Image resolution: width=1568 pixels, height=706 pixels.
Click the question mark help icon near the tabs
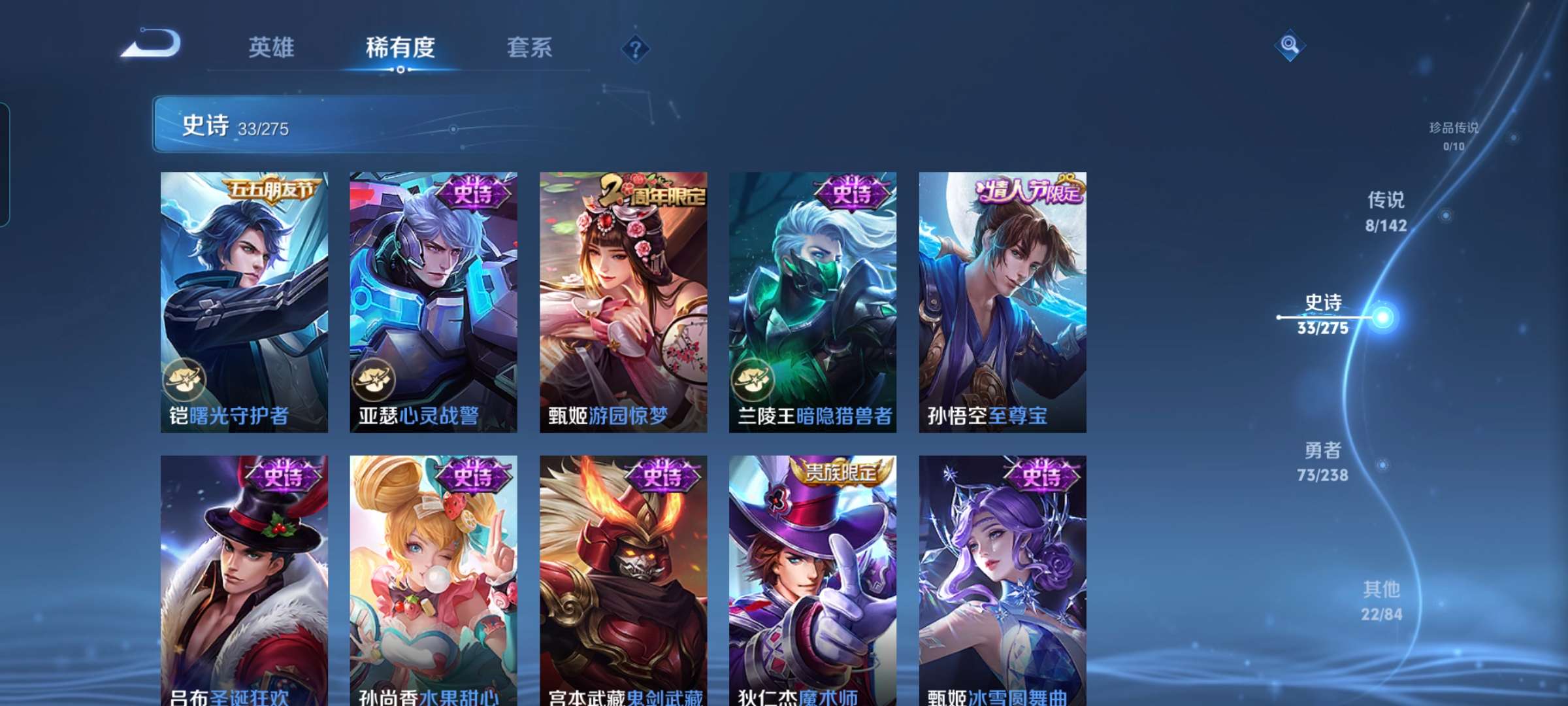click(634, 49)
